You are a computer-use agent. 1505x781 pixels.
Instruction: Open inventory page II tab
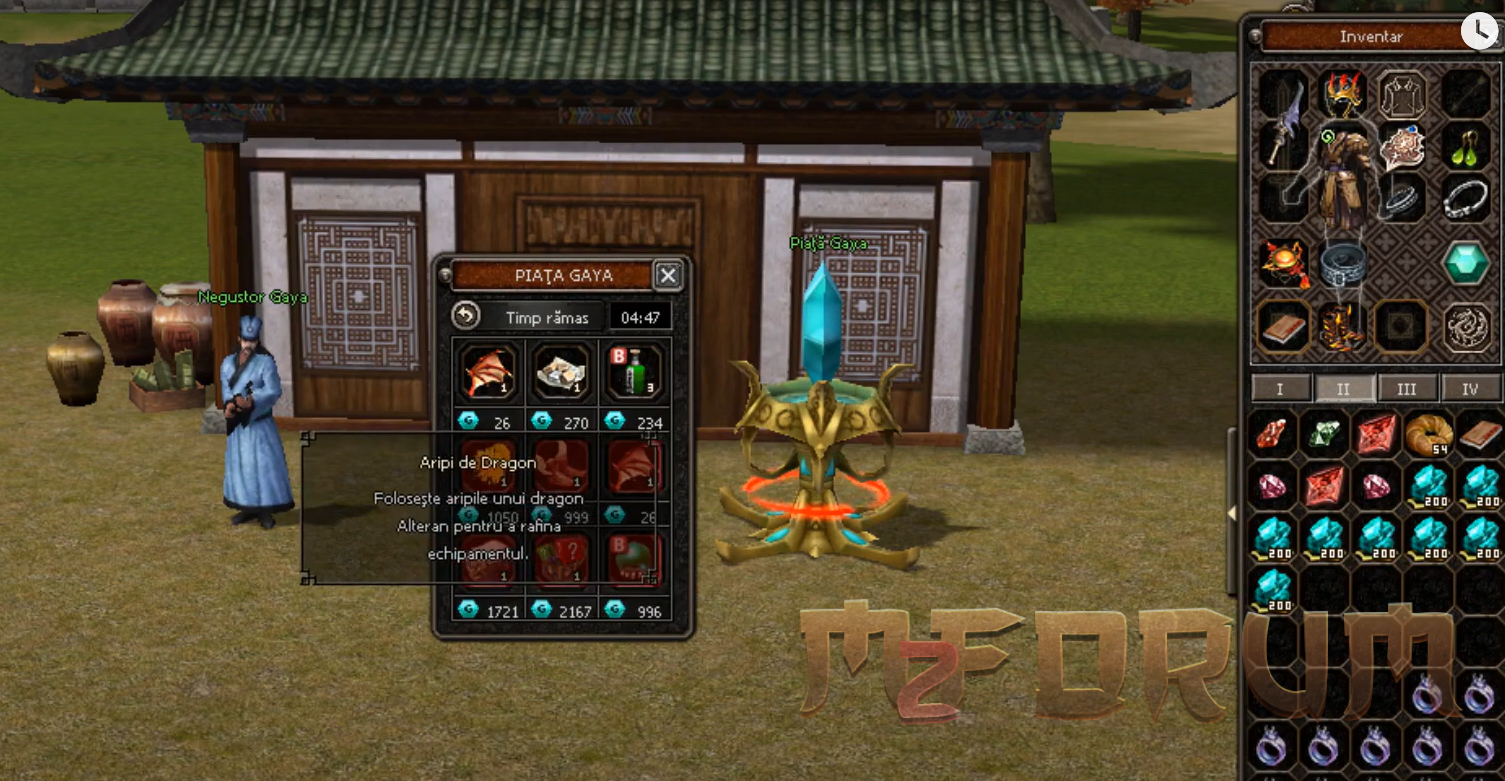click(1343, 388)
